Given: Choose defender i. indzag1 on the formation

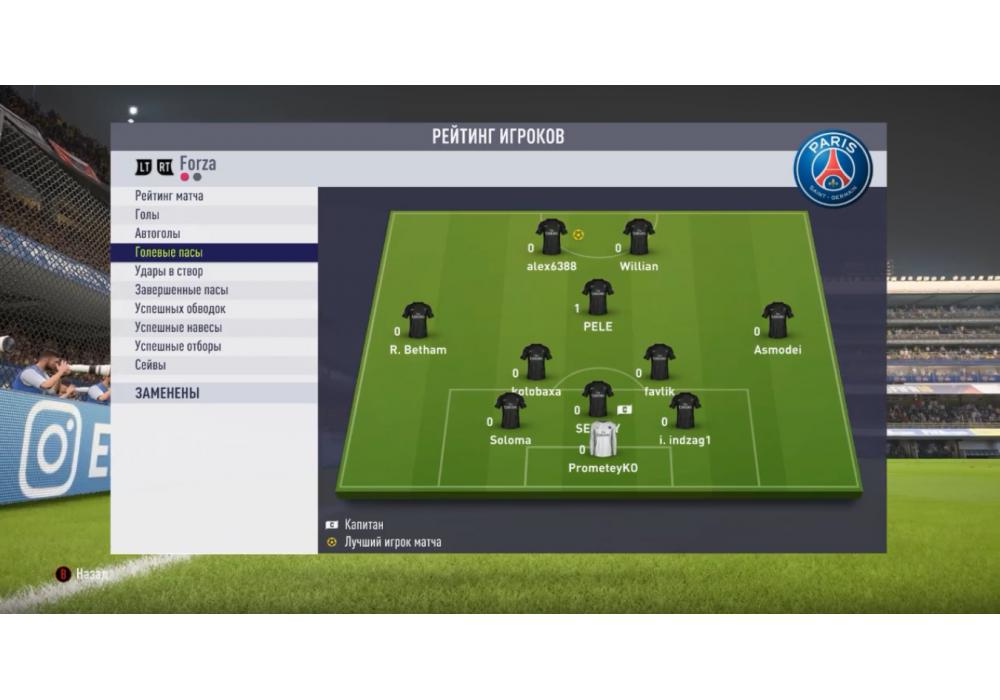Looking at the screenshot, I should (685, 411).
